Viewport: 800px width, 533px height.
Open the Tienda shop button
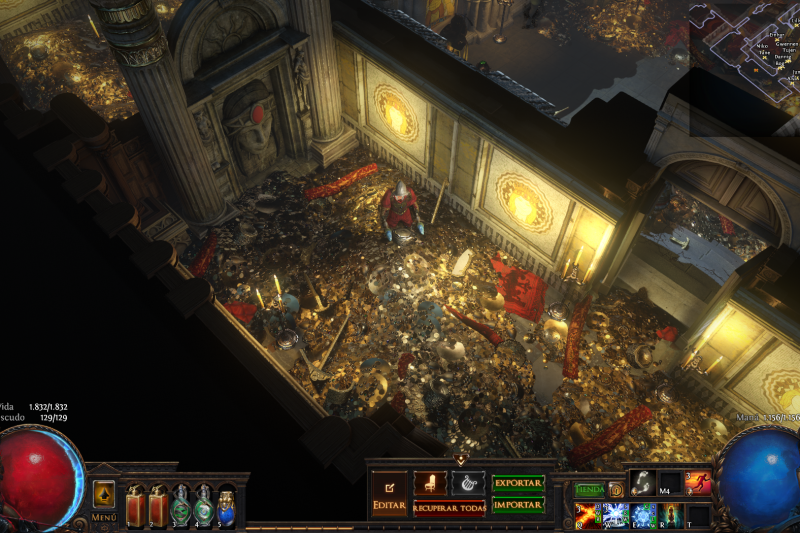click(x=590, y=490)
